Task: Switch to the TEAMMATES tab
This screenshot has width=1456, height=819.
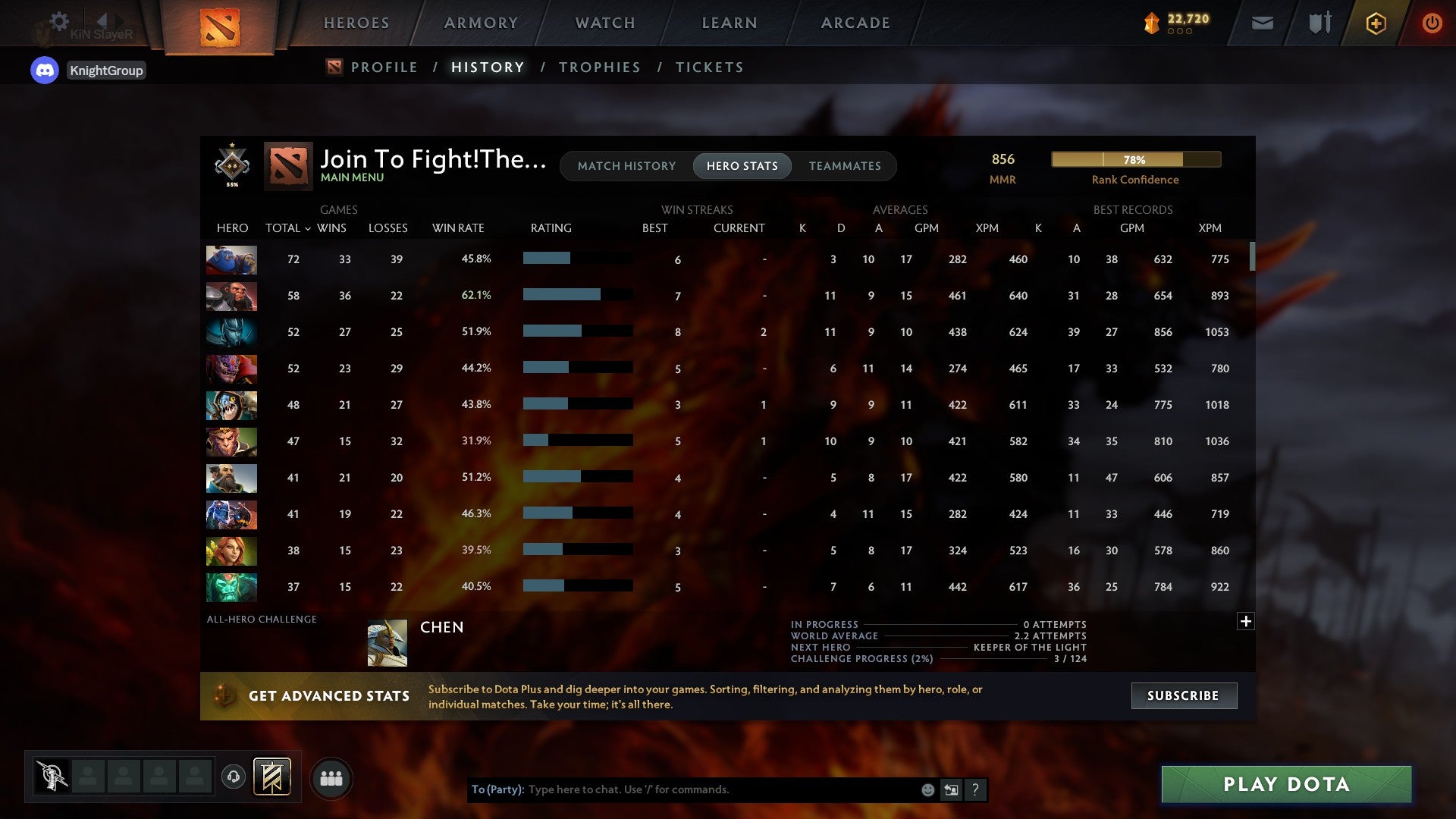Action: coord(845,165)
